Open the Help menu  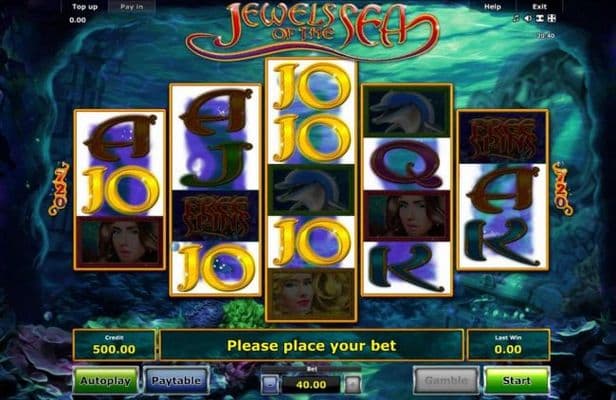492,6
